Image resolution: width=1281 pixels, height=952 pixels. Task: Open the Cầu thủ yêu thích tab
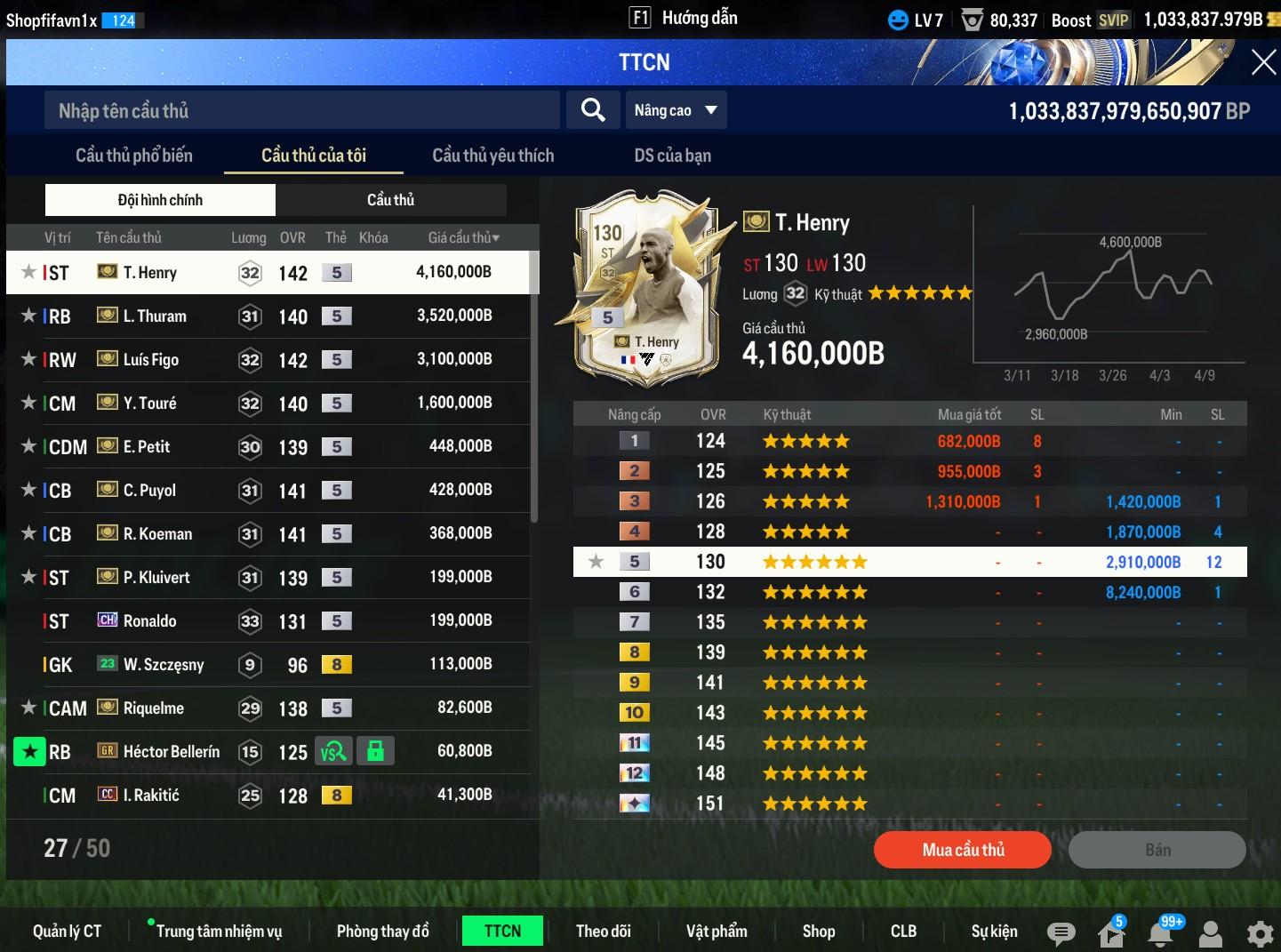(492, 156)
